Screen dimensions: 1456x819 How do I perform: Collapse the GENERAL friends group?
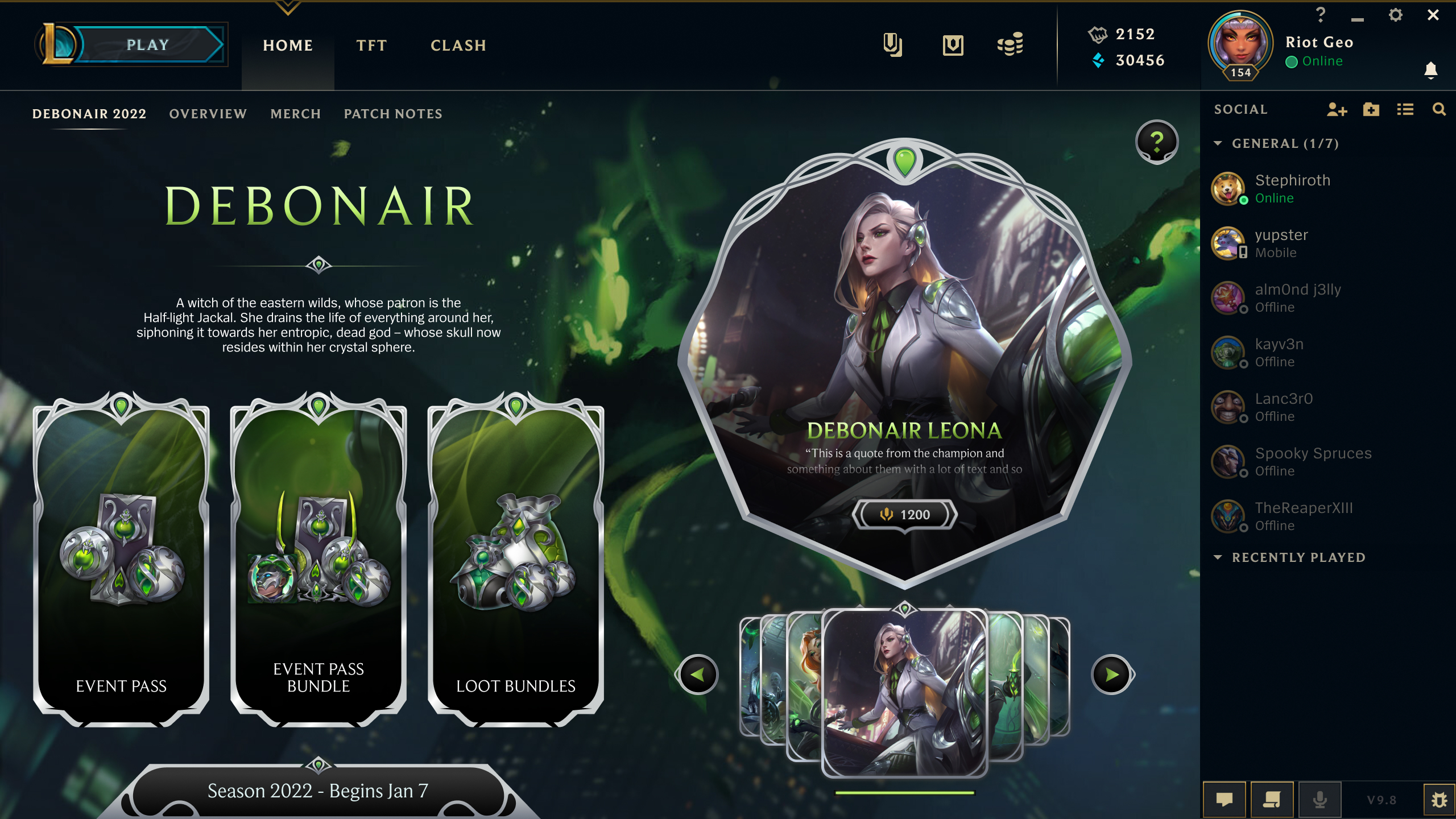(1218, 143)
